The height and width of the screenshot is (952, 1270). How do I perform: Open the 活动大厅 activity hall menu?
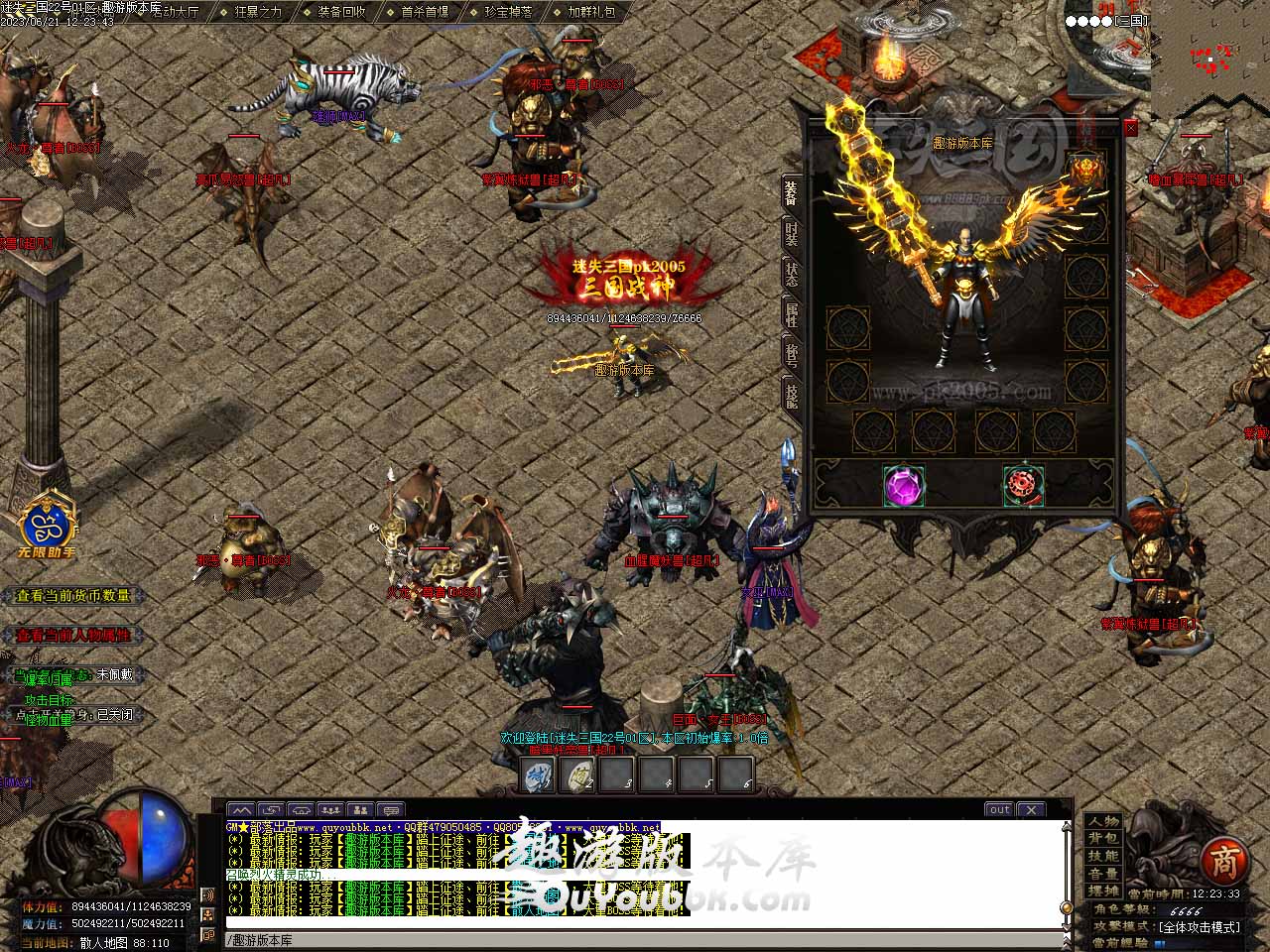click(x=176, y=12)
